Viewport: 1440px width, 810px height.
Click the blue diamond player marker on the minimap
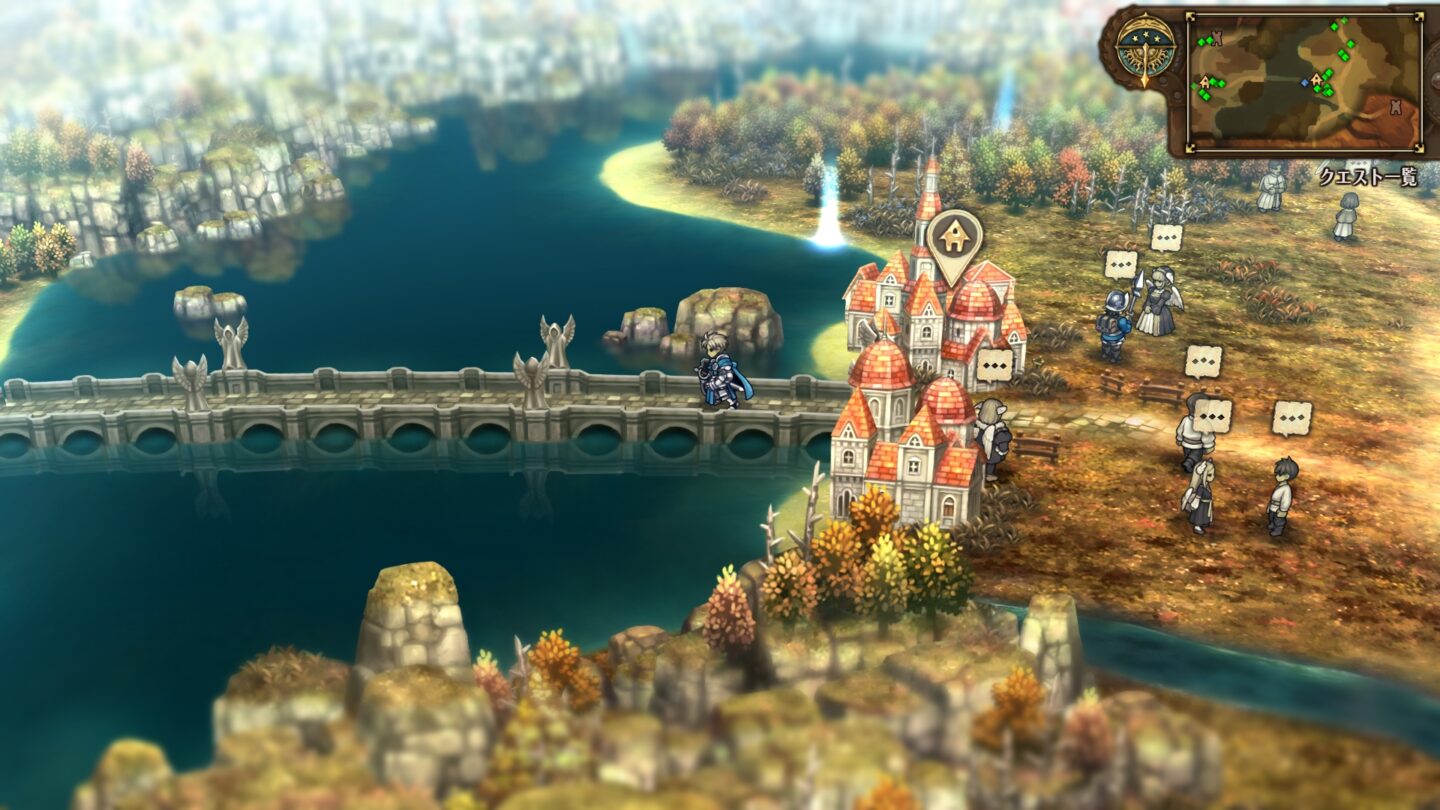click(1304, 83)
